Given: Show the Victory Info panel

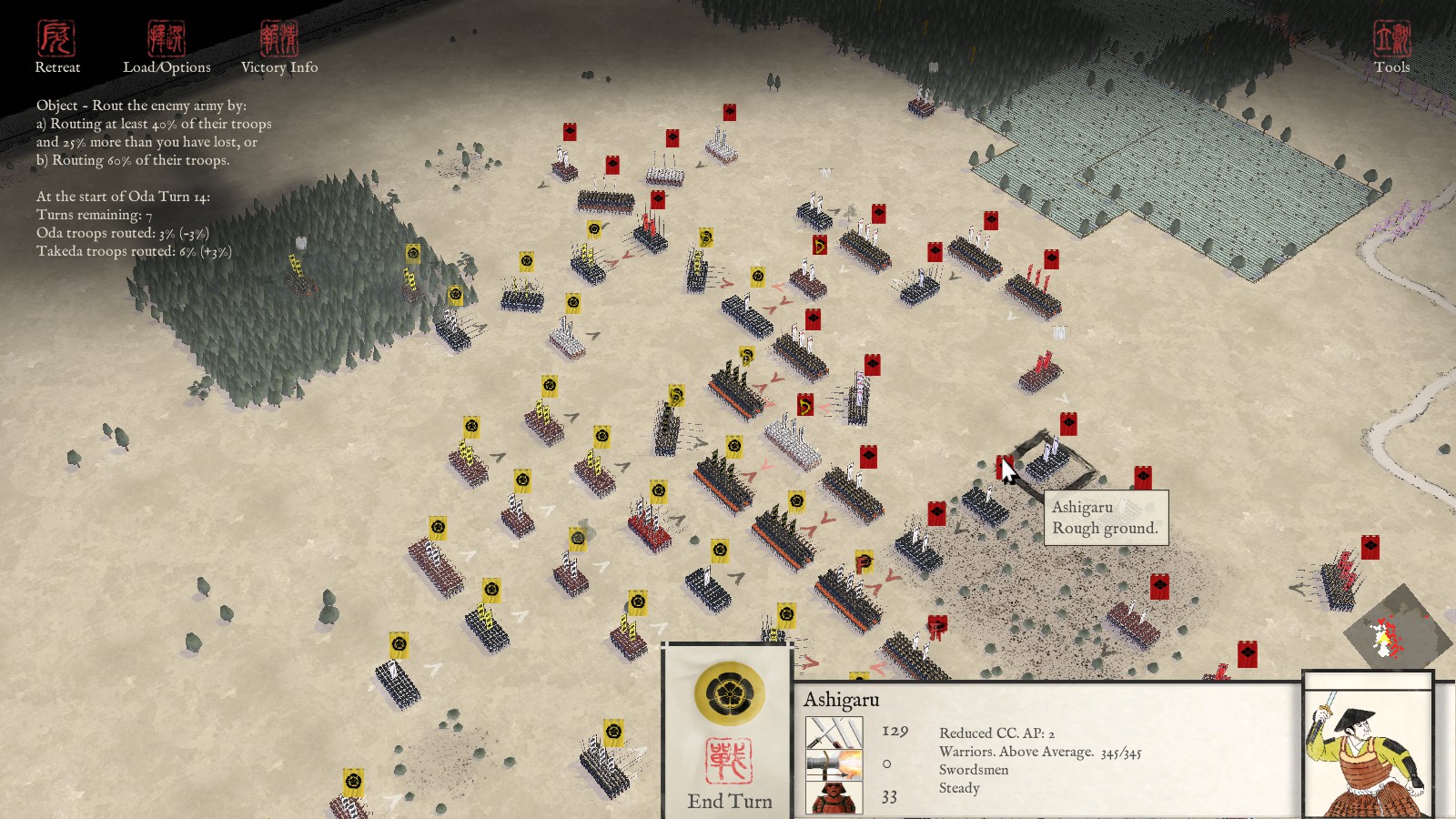Looking at the screenshot, I should point(279,47).
